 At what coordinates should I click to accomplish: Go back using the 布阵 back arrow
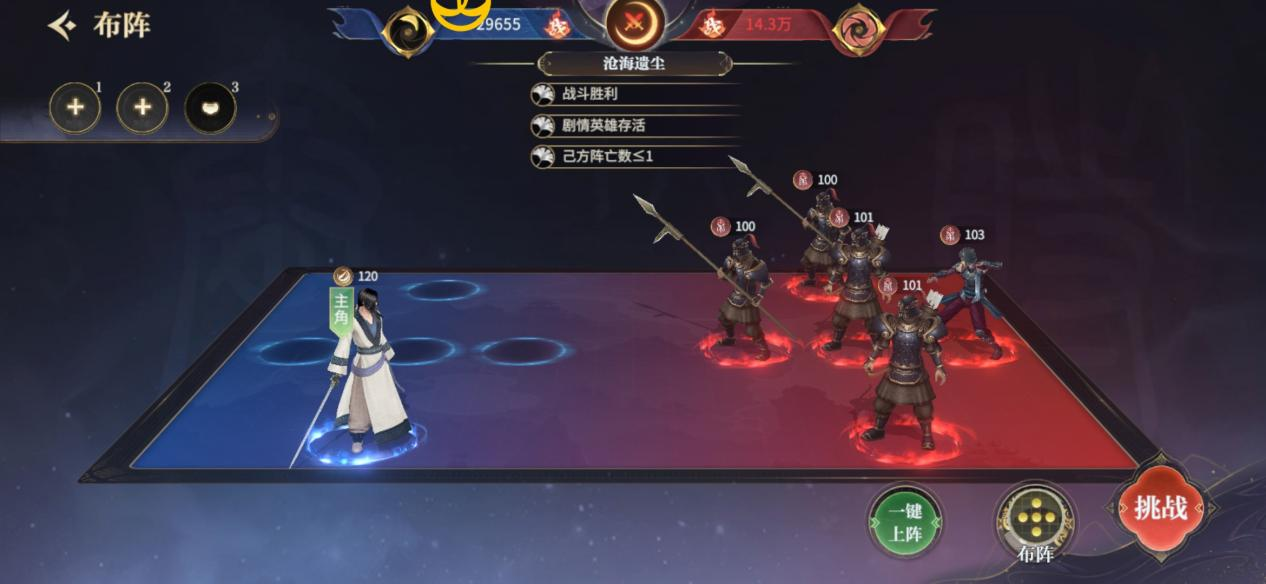click(62, 26)
